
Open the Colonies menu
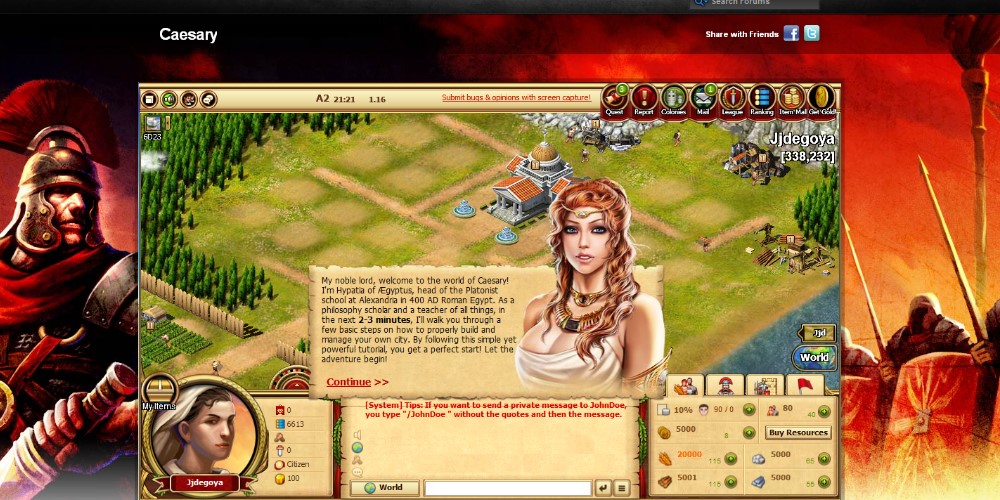[x=674, y=99]
